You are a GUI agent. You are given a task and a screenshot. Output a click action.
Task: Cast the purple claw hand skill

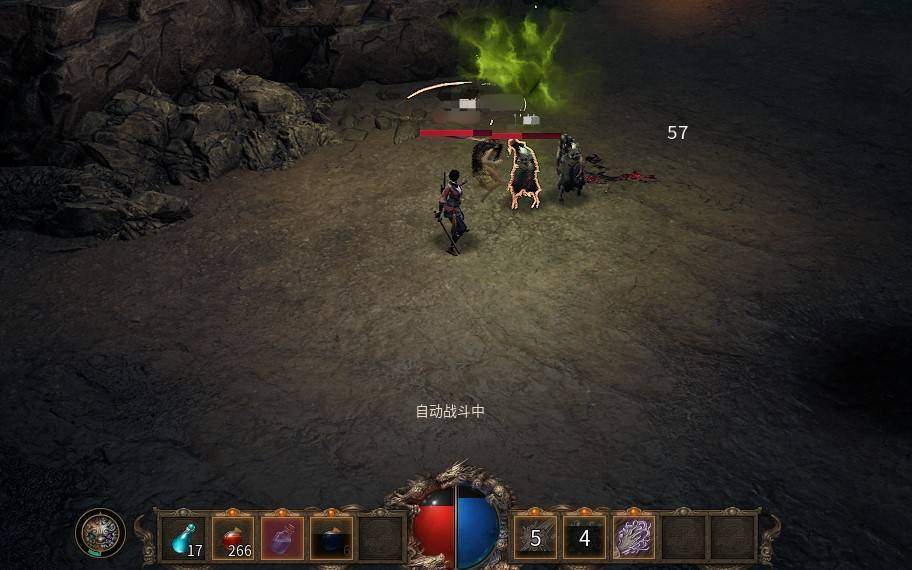(x=633, y=538)
